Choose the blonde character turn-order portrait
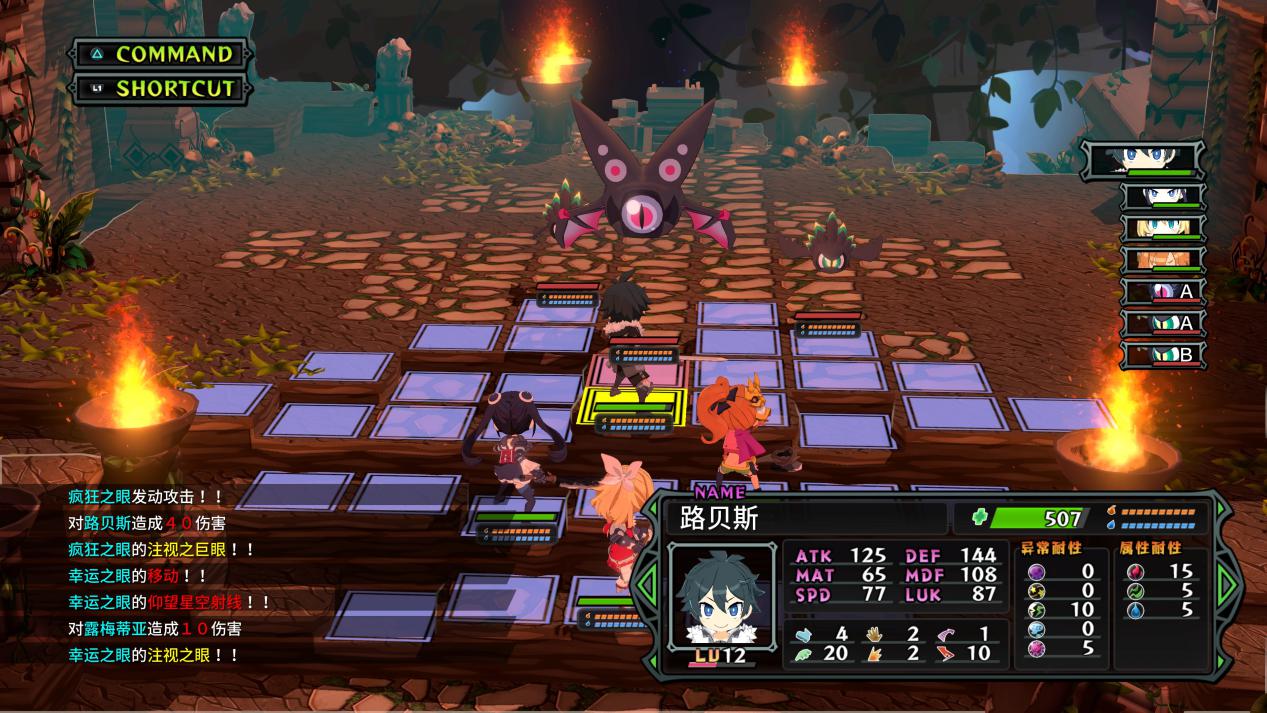 coord(1161,227)
